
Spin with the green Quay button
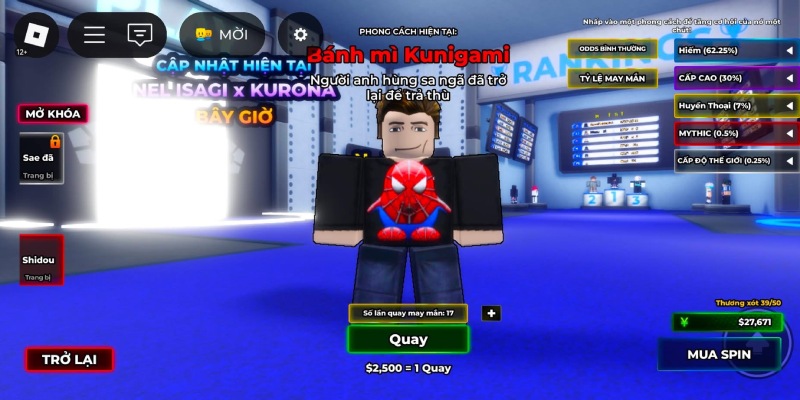point(408,339)
